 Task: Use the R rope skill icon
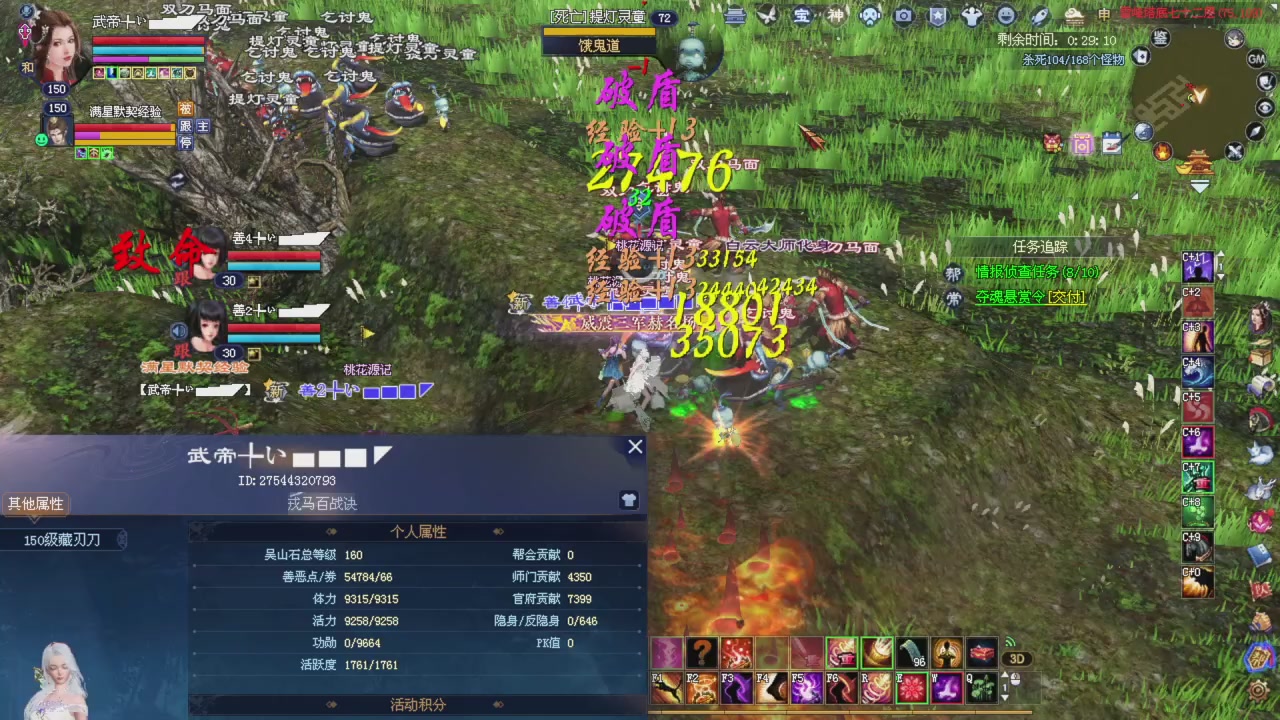click(877, 687)
